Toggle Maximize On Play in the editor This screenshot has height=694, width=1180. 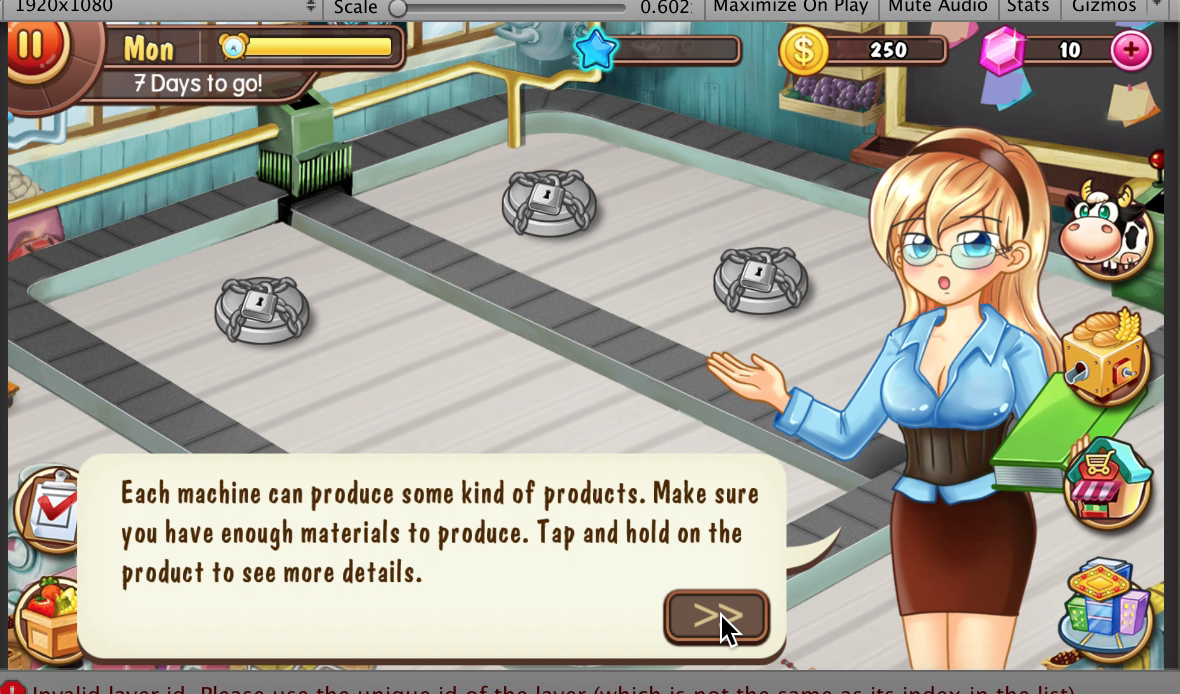click(790, 7)
